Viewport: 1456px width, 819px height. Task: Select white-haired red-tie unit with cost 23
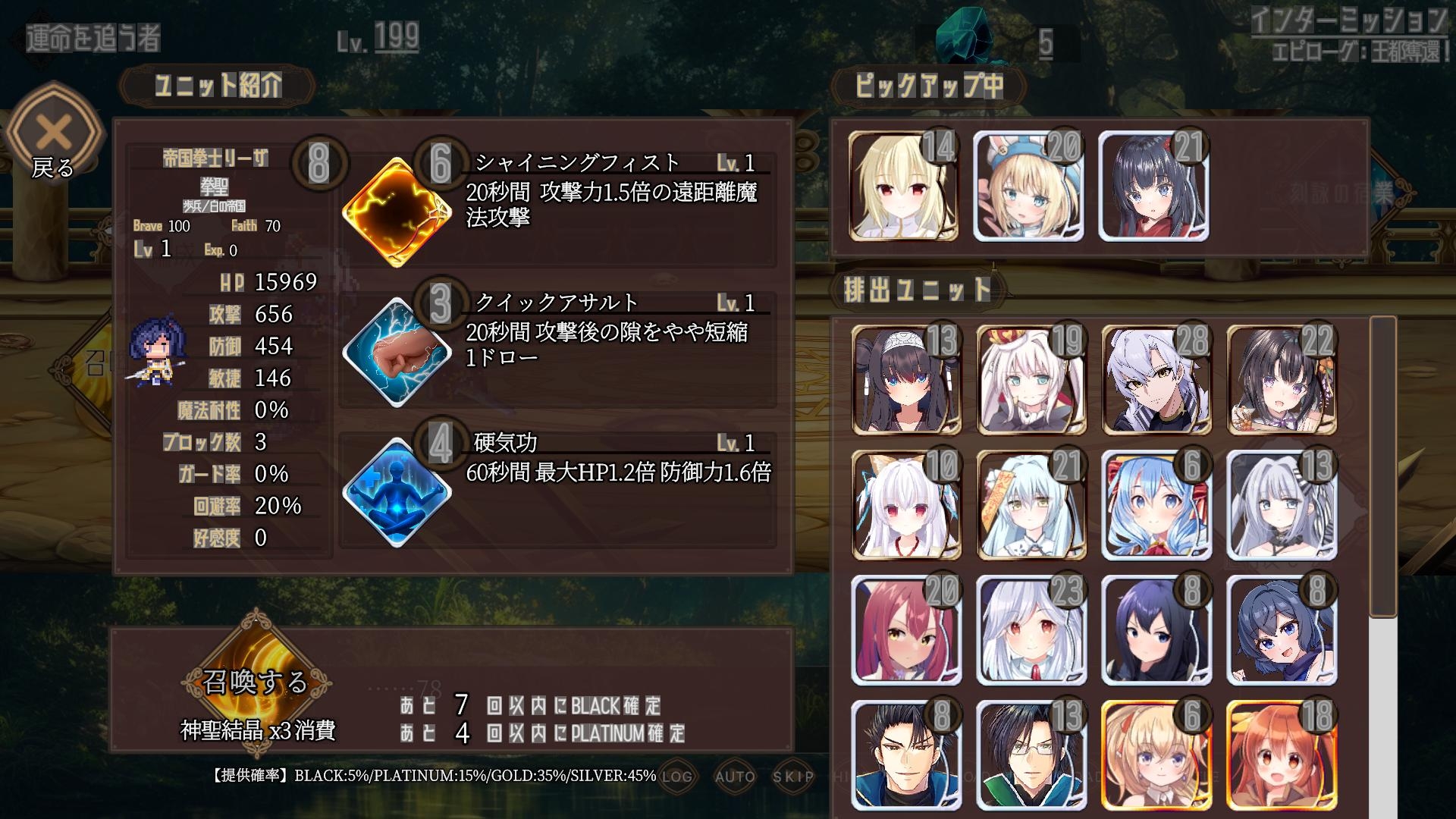pyautogui.click(x=1031, y=630)
